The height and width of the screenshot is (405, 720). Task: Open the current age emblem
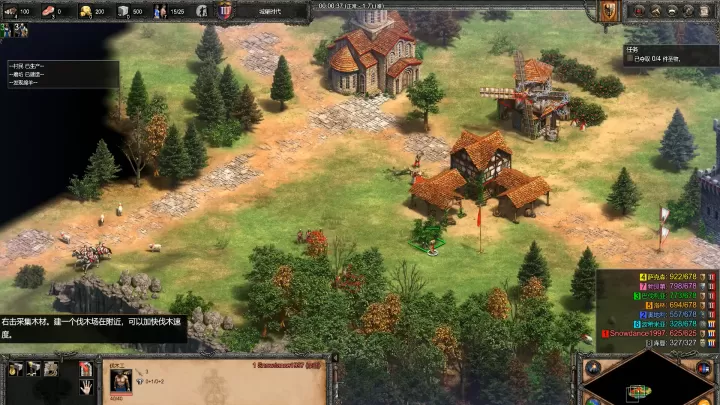coord(226,11)
